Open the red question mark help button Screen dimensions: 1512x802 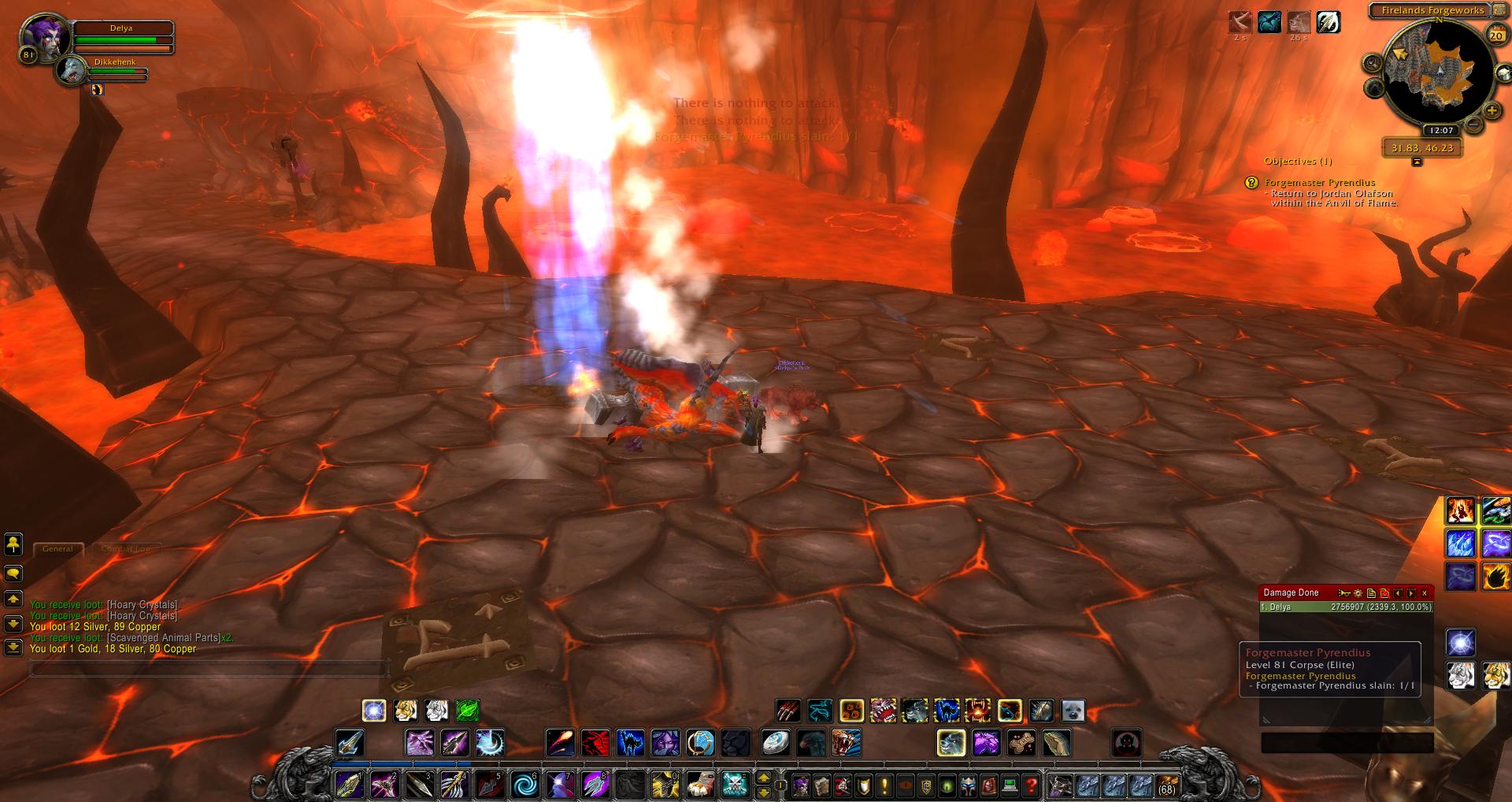tap(1030, 785)
